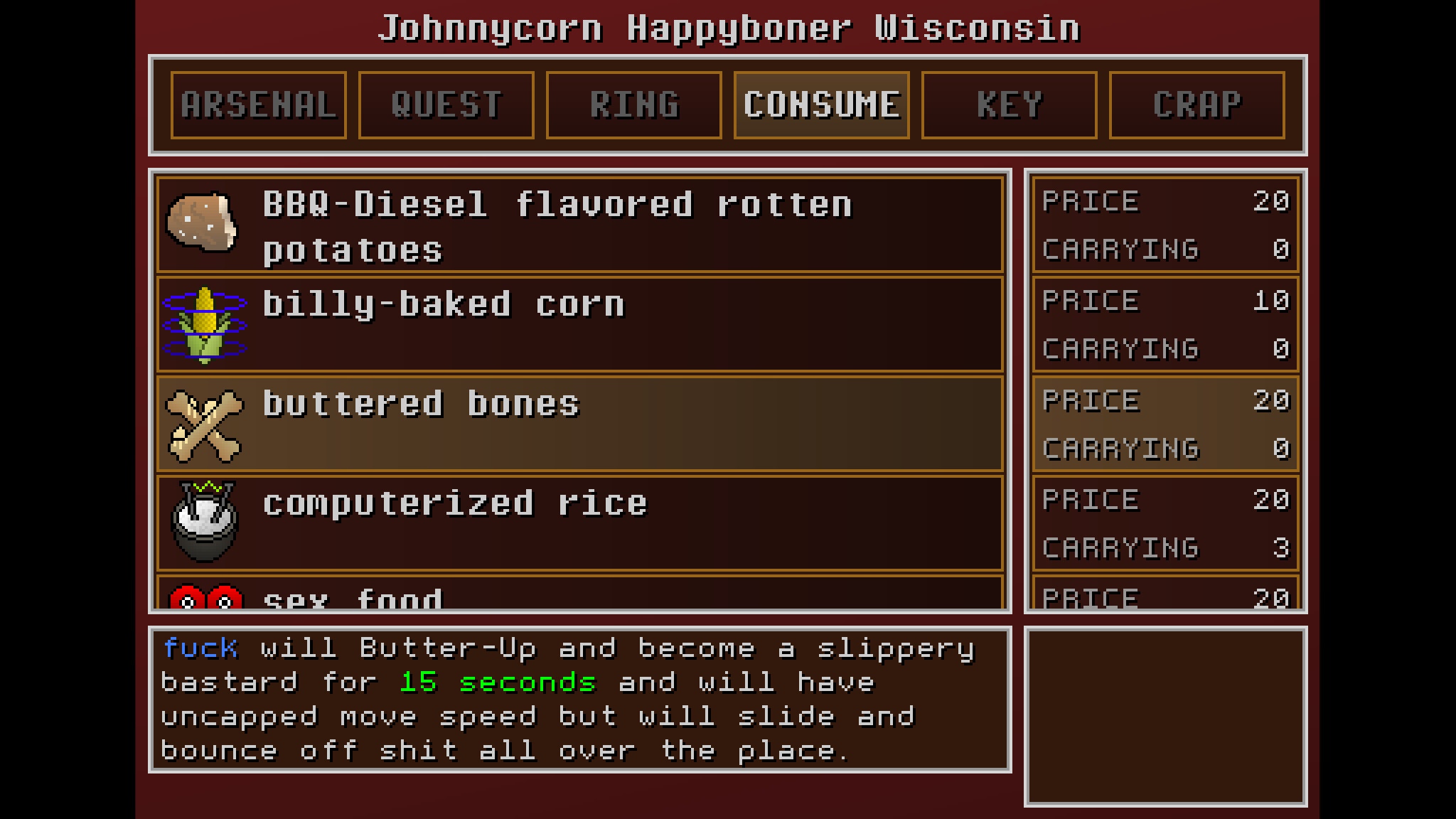Image resolution: width=1456 pixels, height=819 pixels.
Task: Select the CONSUME tab
Action: (821, 104)
